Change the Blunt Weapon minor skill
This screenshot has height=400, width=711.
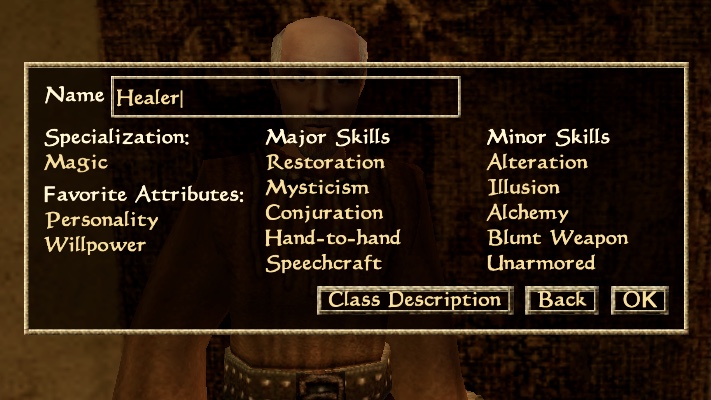pyautogui.click(x=557, y=238)
